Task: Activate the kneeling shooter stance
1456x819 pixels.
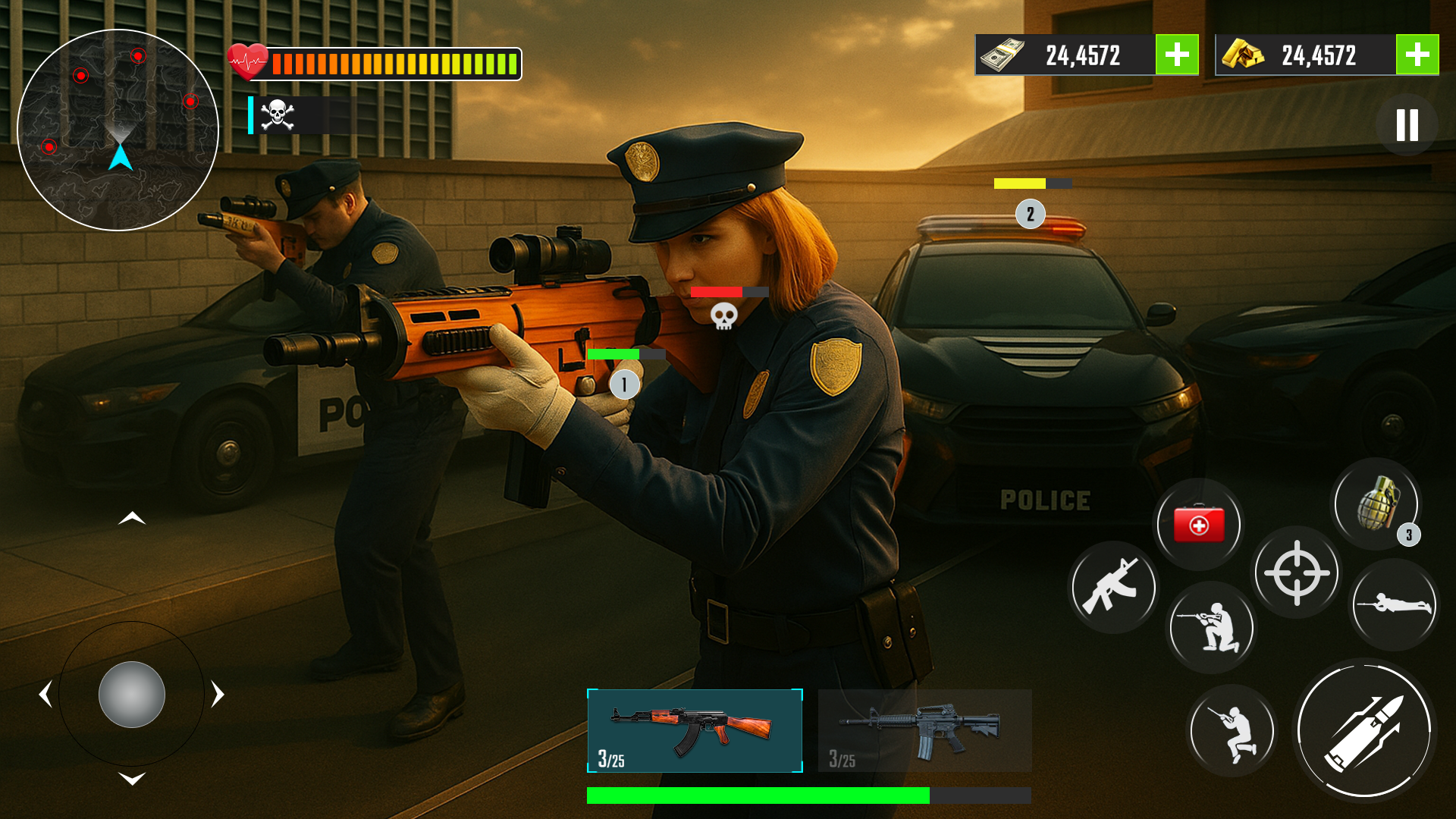Action: [x=1210, y=627]
